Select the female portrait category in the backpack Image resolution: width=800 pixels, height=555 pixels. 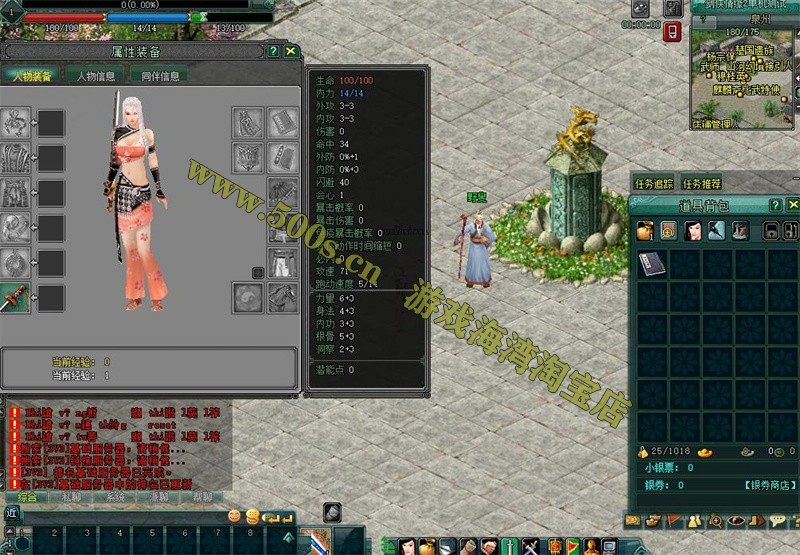point(693,231)
